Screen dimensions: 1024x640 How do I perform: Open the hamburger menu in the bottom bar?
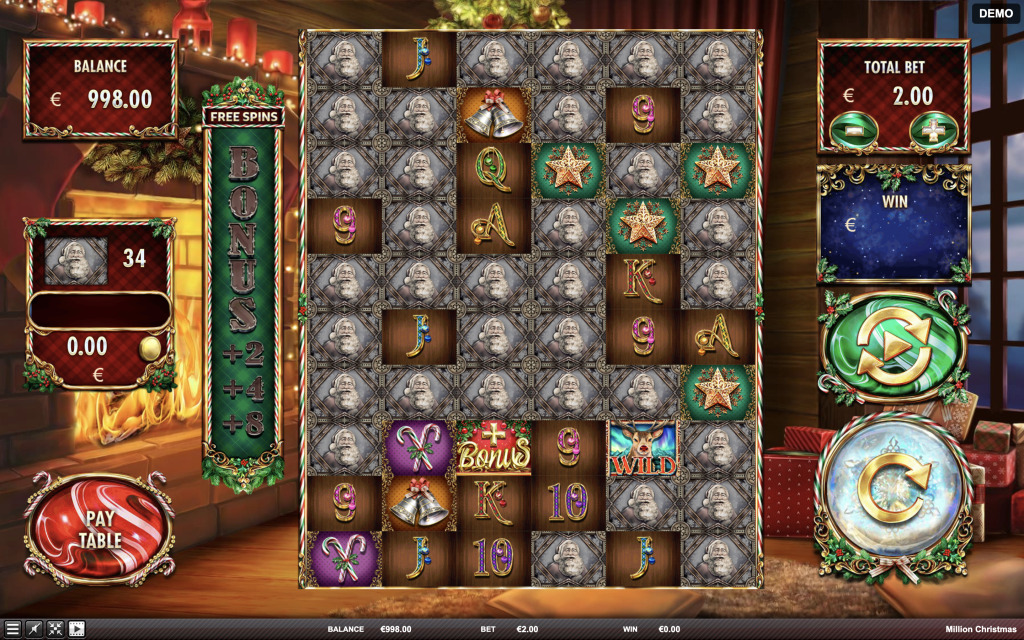(x=13, y=629)
